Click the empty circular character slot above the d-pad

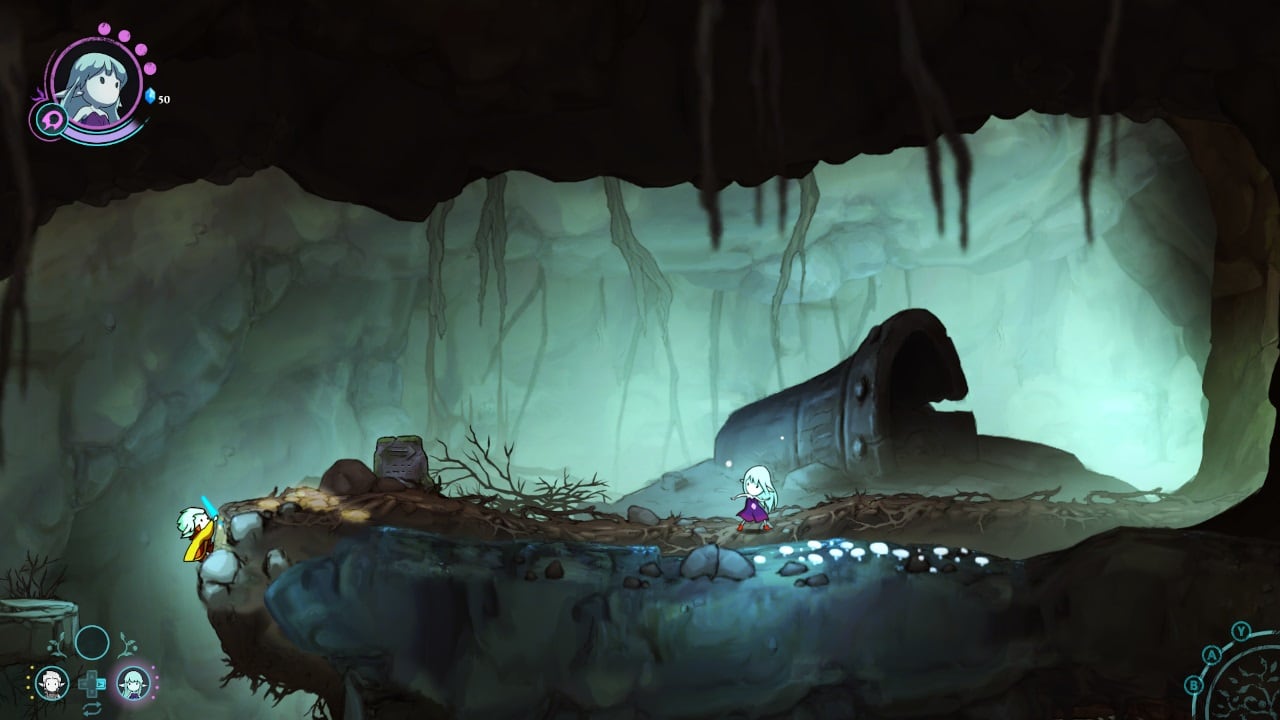tap(91, 643)
